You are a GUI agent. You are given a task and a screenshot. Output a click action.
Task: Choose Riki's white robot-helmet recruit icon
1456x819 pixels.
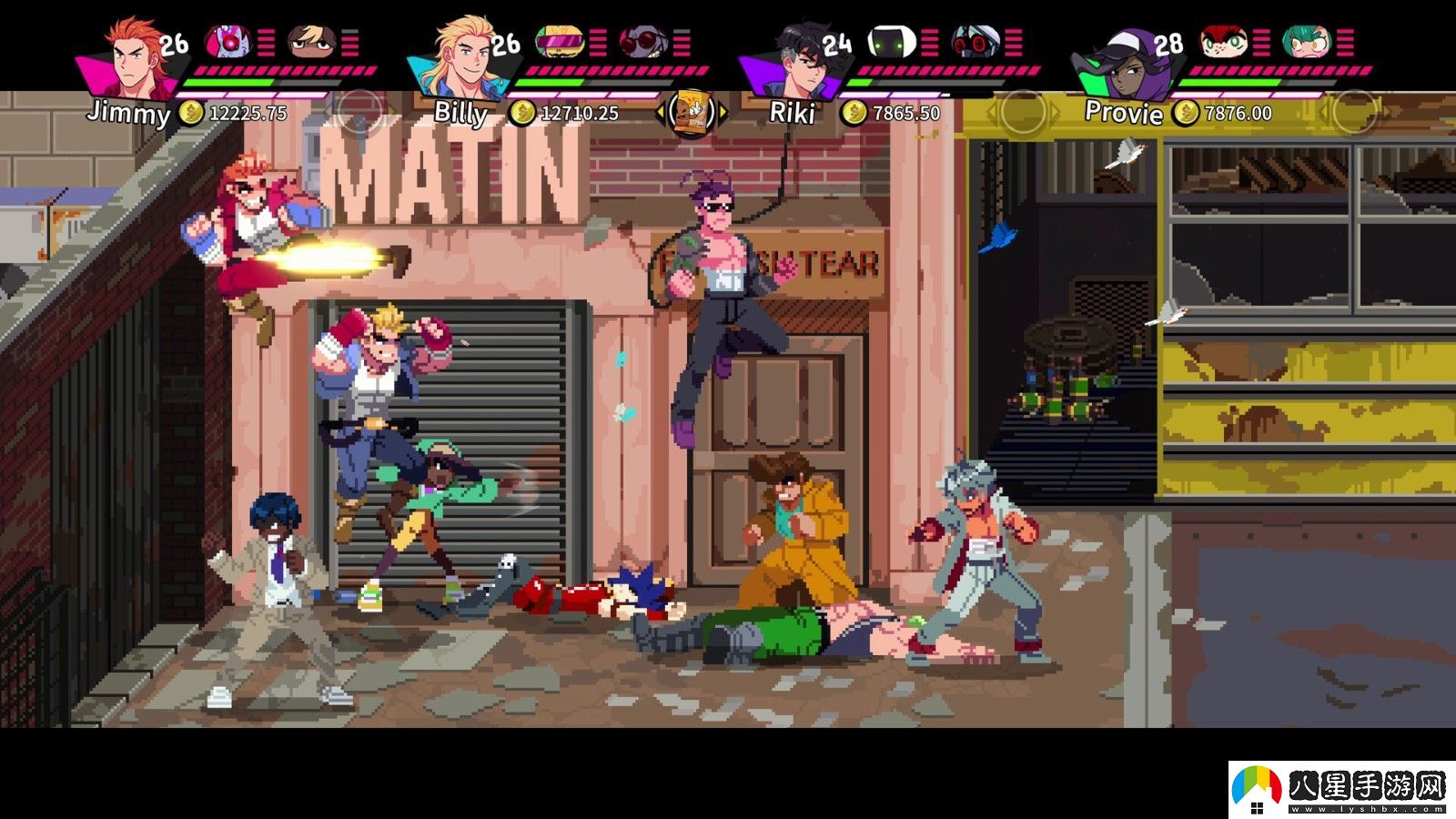pos(890,41)
